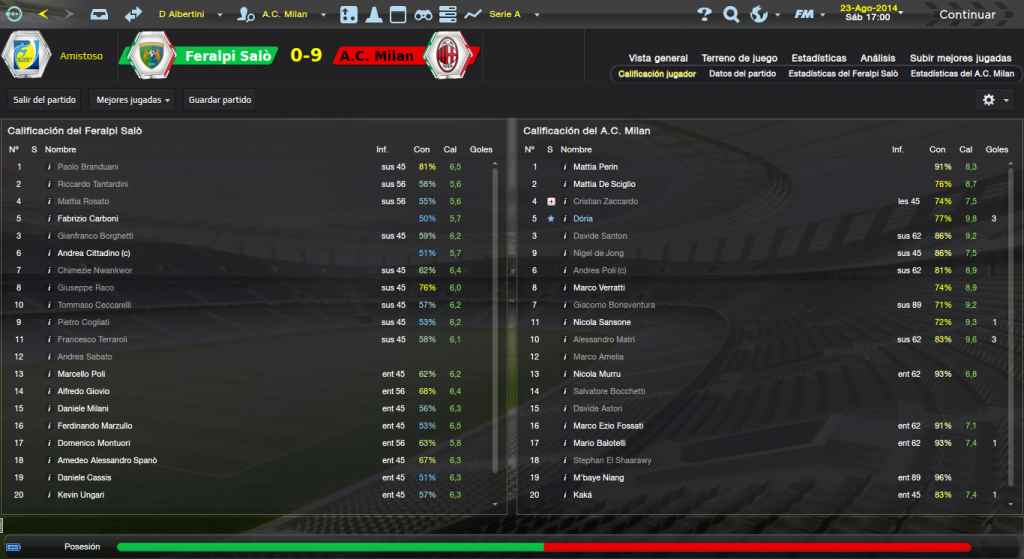Open the help question mark icon

point(704,15)
